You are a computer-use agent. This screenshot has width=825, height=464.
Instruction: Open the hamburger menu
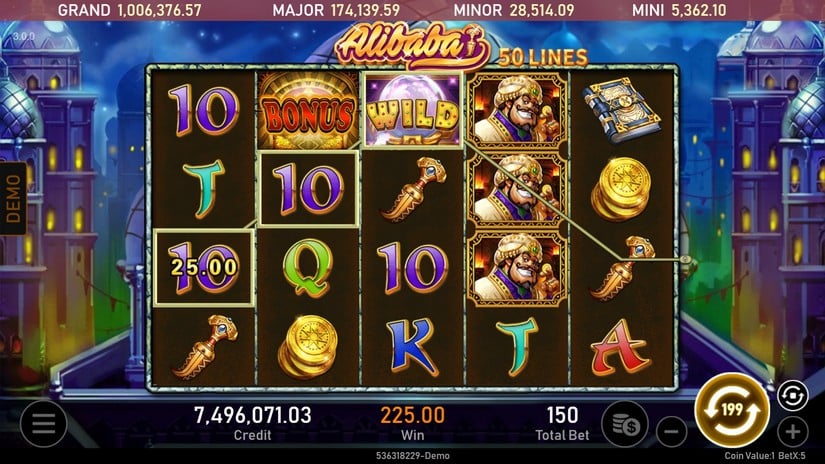coord(44,424)
